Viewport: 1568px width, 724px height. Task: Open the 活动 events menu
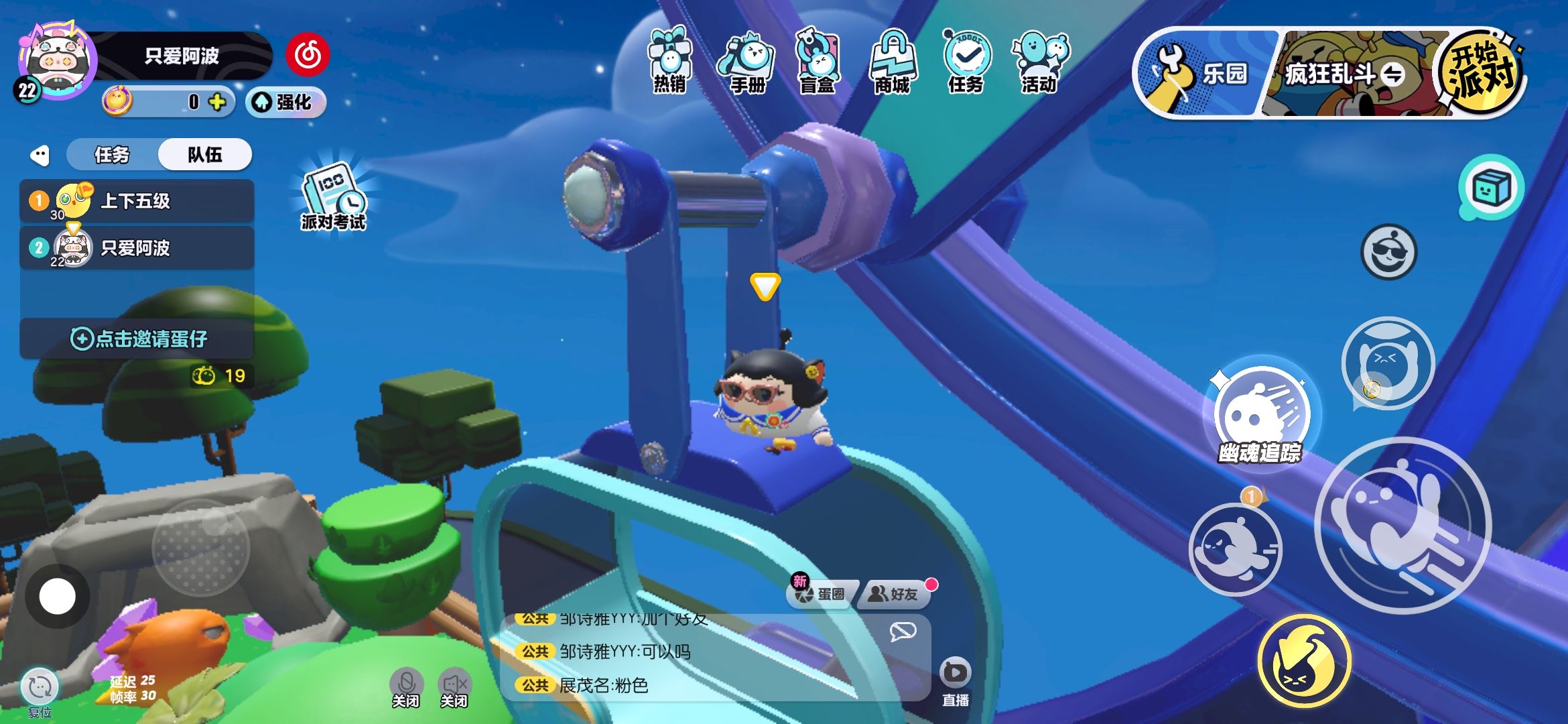point(1040,62)
